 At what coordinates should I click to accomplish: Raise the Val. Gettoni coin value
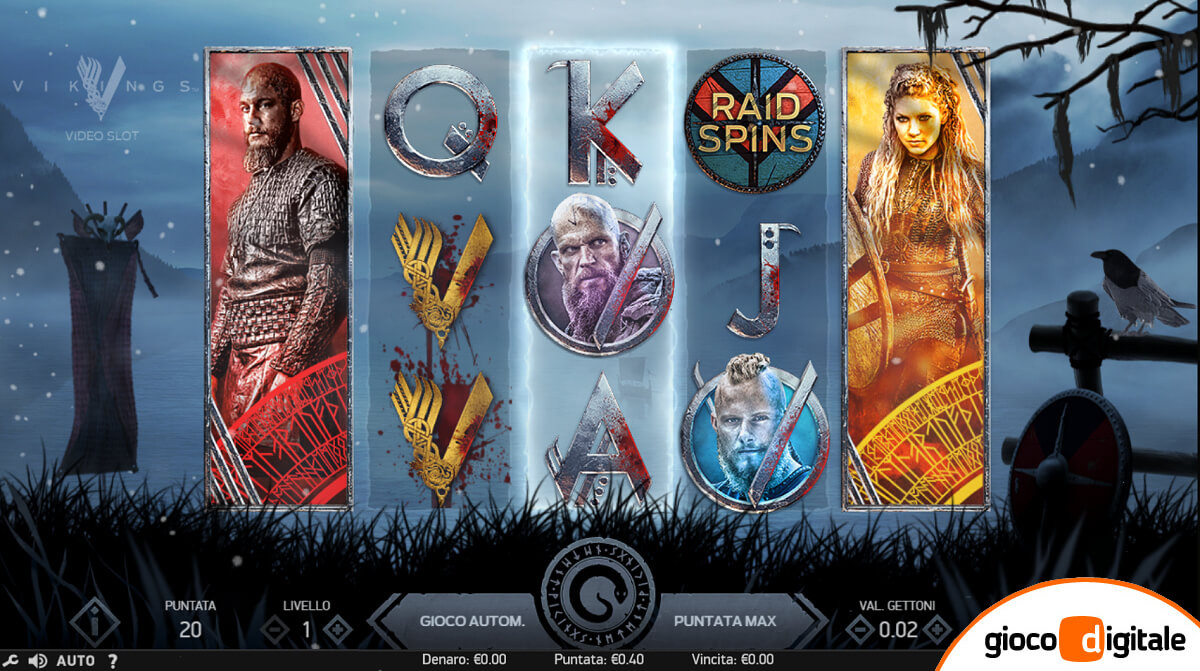(x=936, y=629)
